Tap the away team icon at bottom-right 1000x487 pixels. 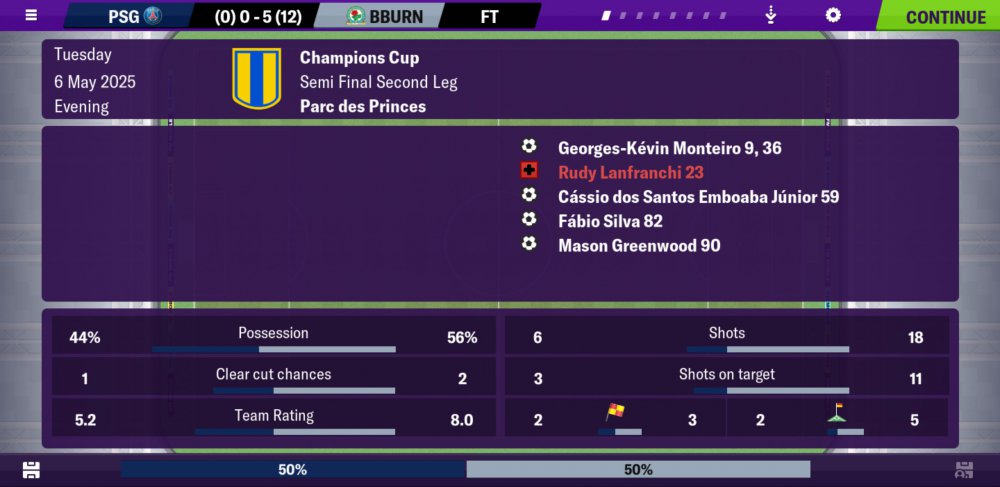[964, 470]
